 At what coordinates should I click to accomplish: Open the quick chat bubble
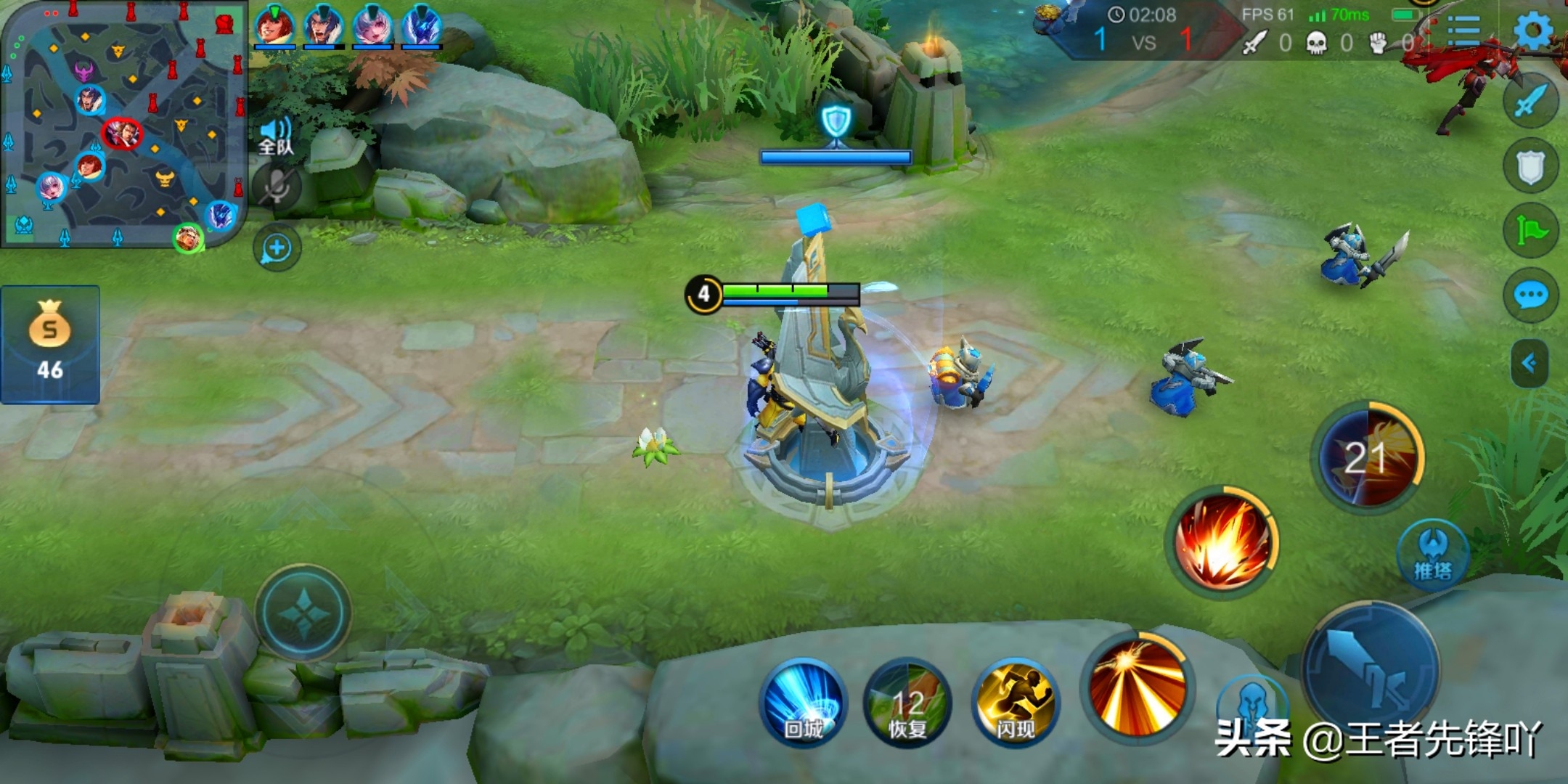click(x=1530, y=295)
